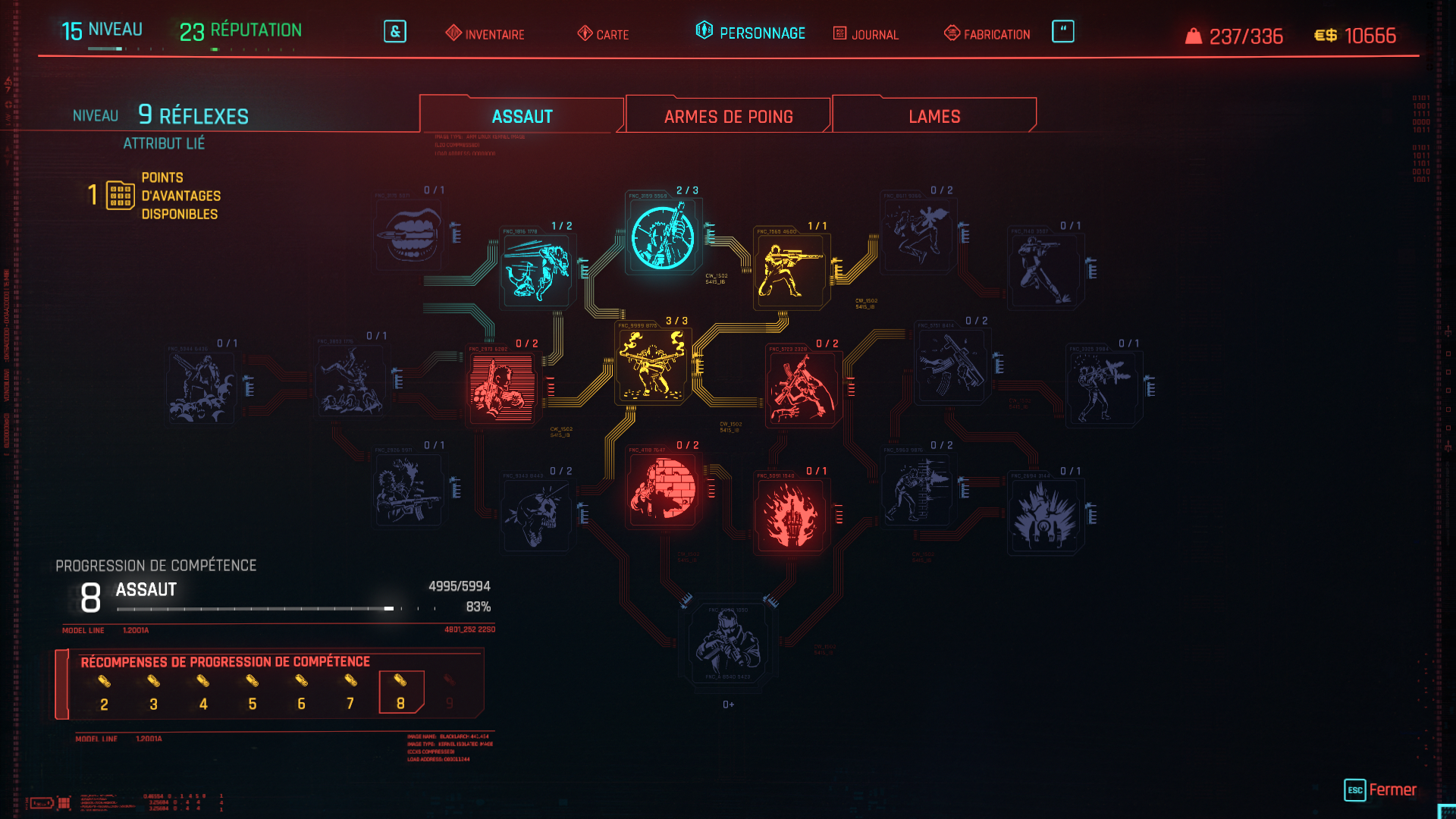The width and height of the screenshot is (1456, 819).
Task: Open the Inventaire menu
Action: pyautogui.click(x=485, y=34)
